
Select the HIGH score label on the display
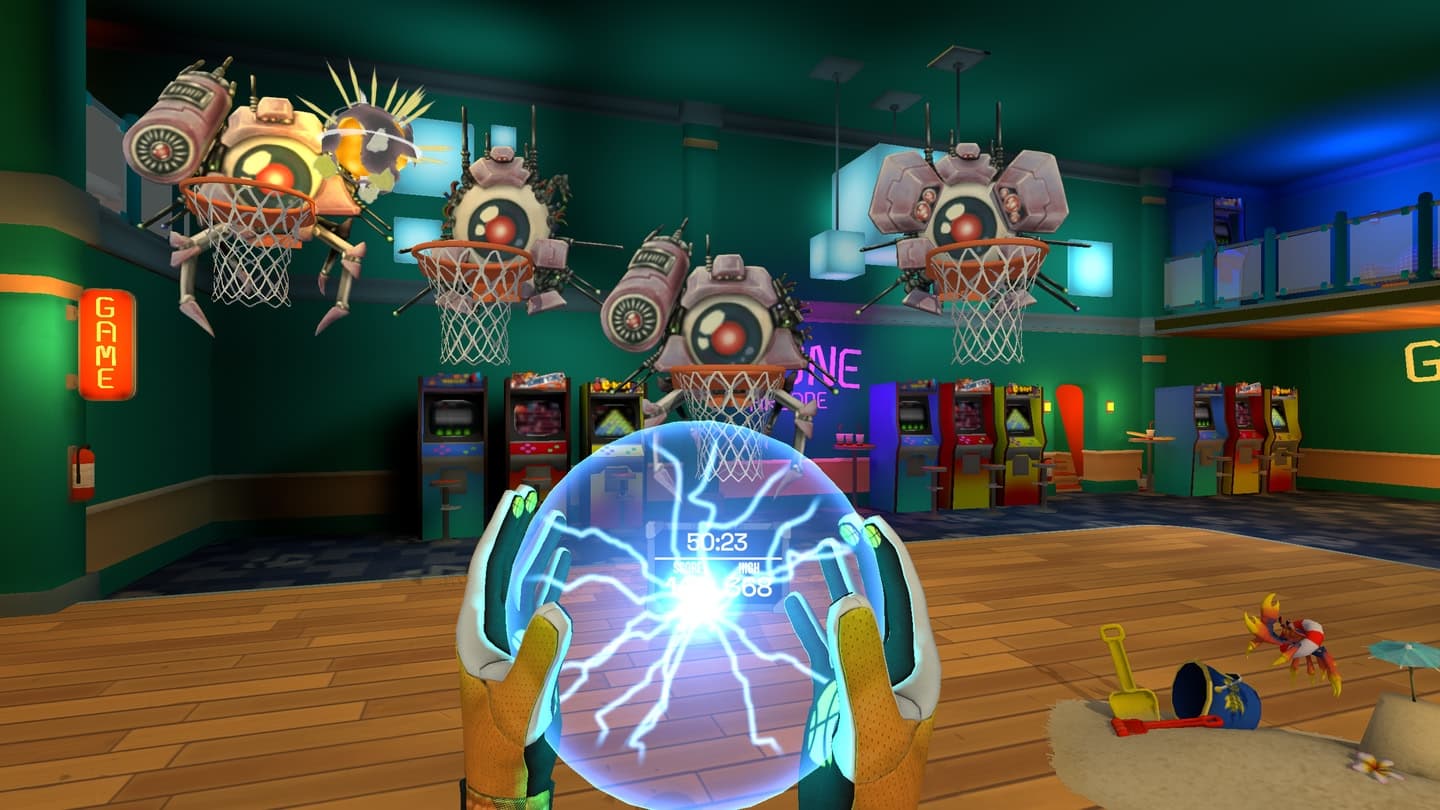(748, 567)
